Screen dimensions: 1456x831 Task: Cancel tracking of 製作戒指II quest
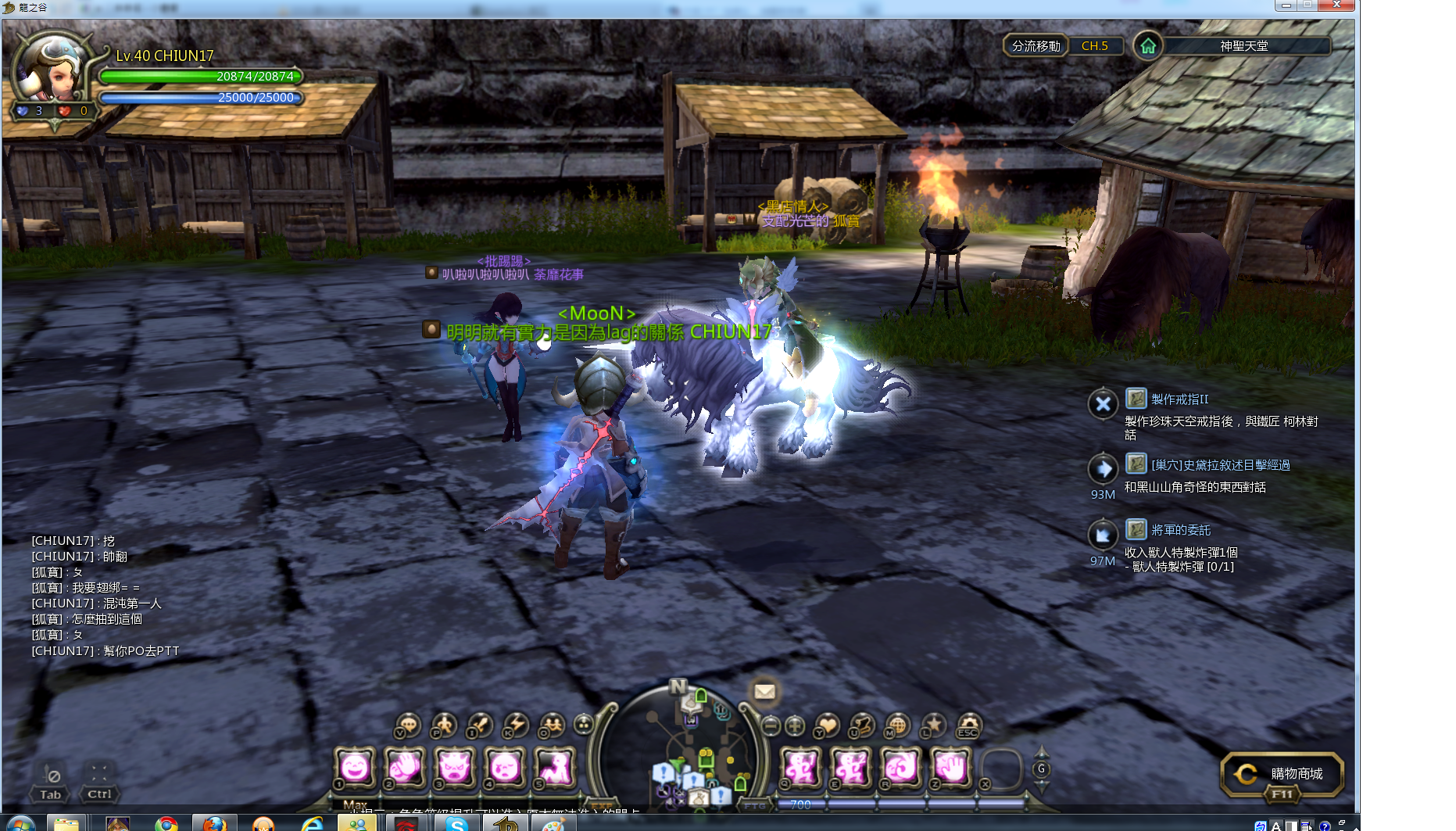[1103, 404]
